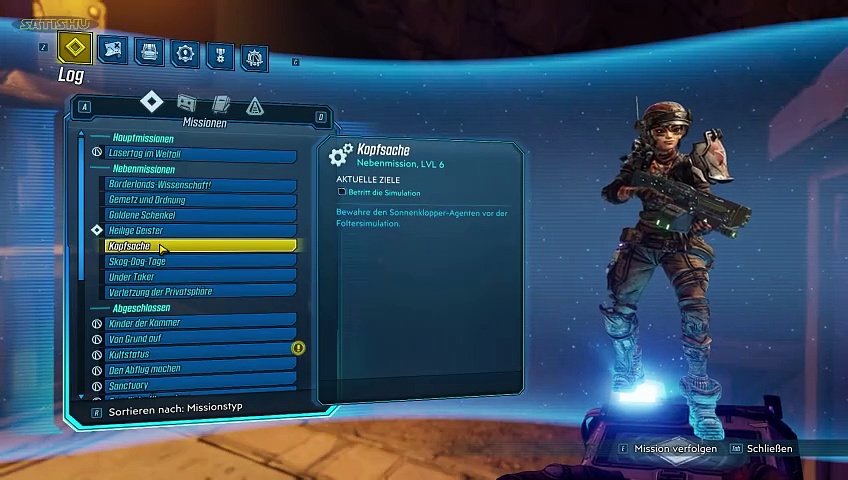Select the Gemetz und Ordnung mission
Viewport: 848px width, 480px height.
tap(200, 200)
